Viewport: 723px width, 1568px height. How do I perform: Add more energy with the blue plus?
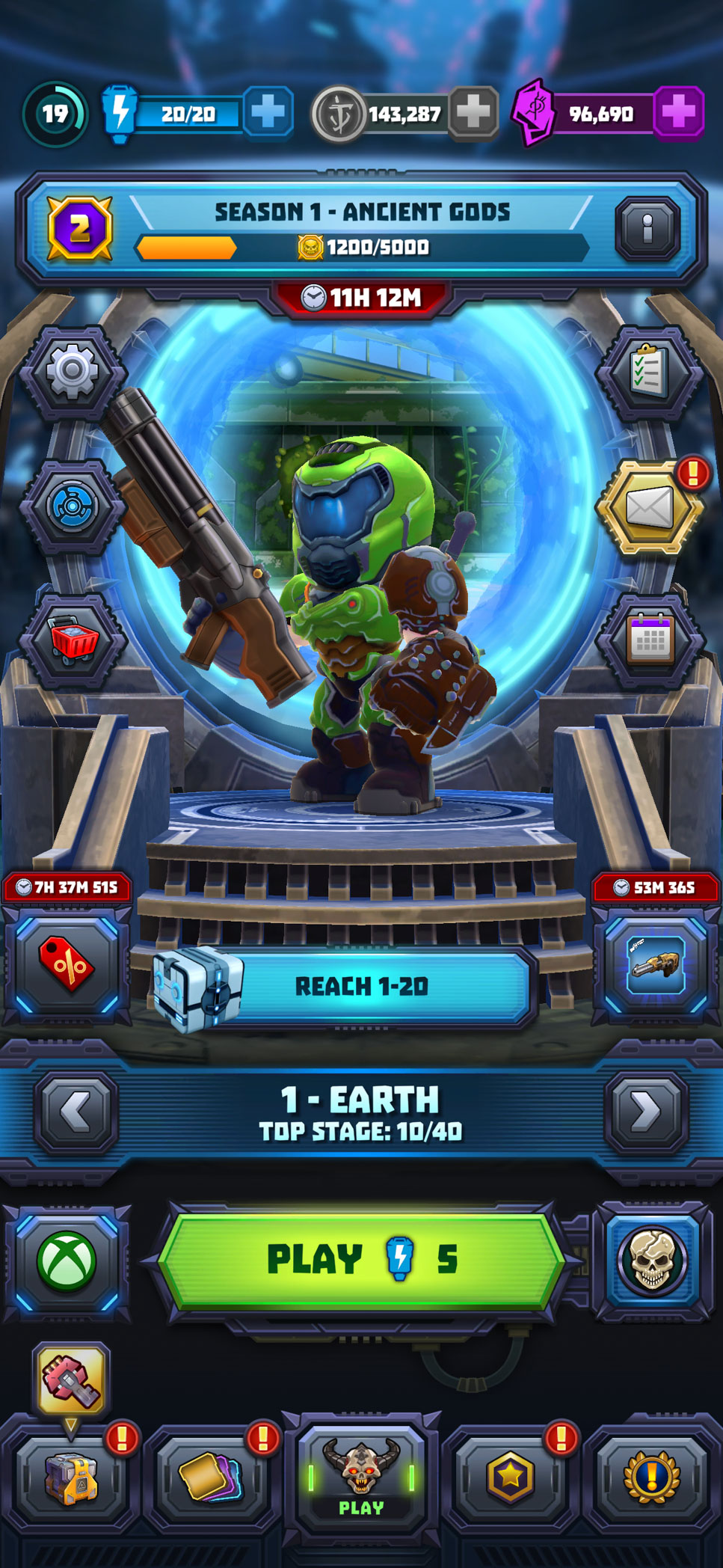point(267,113)
